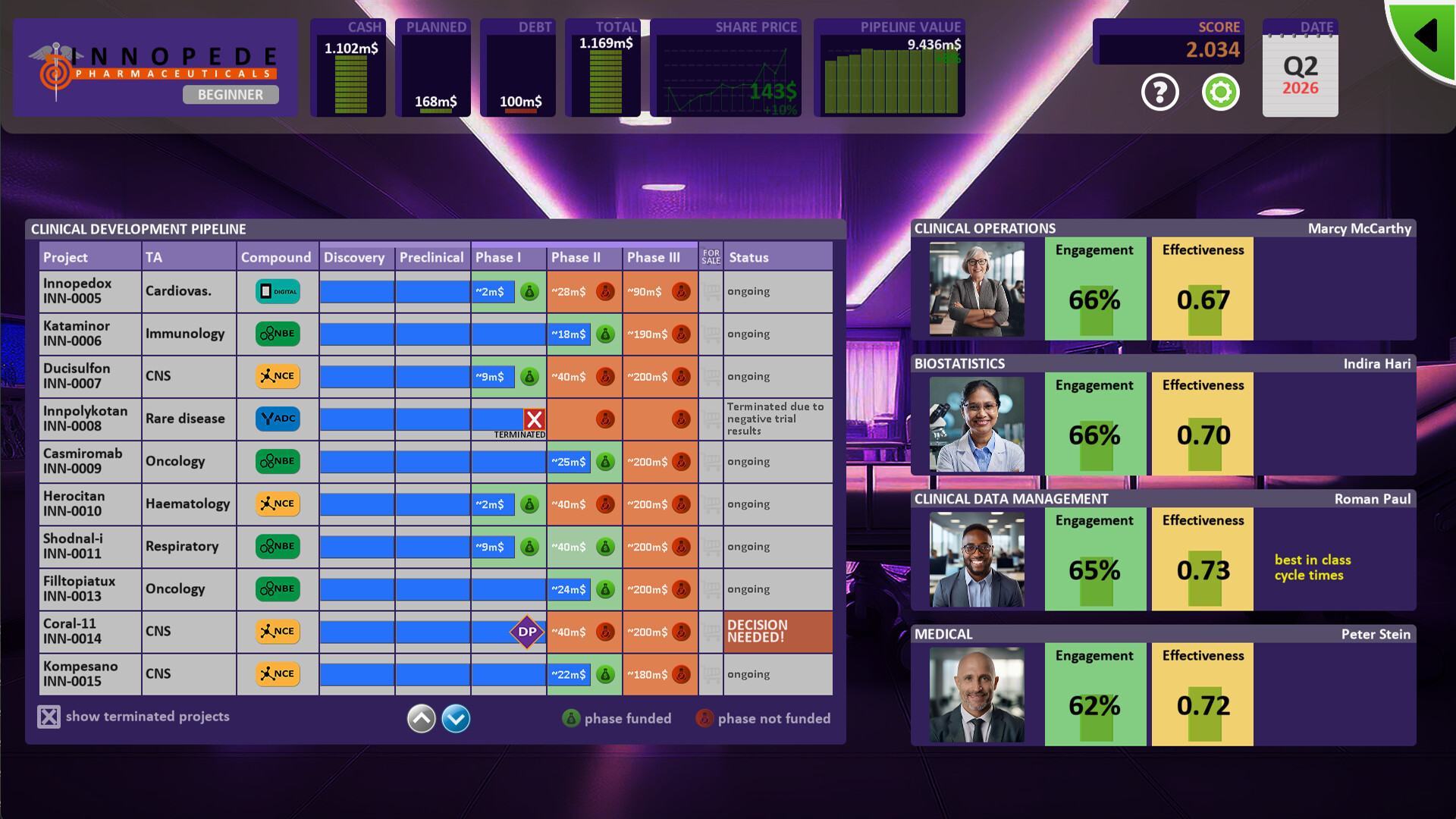
Task: Select the NCE compound icon for Ducisulfon
Action: point(277,376)
